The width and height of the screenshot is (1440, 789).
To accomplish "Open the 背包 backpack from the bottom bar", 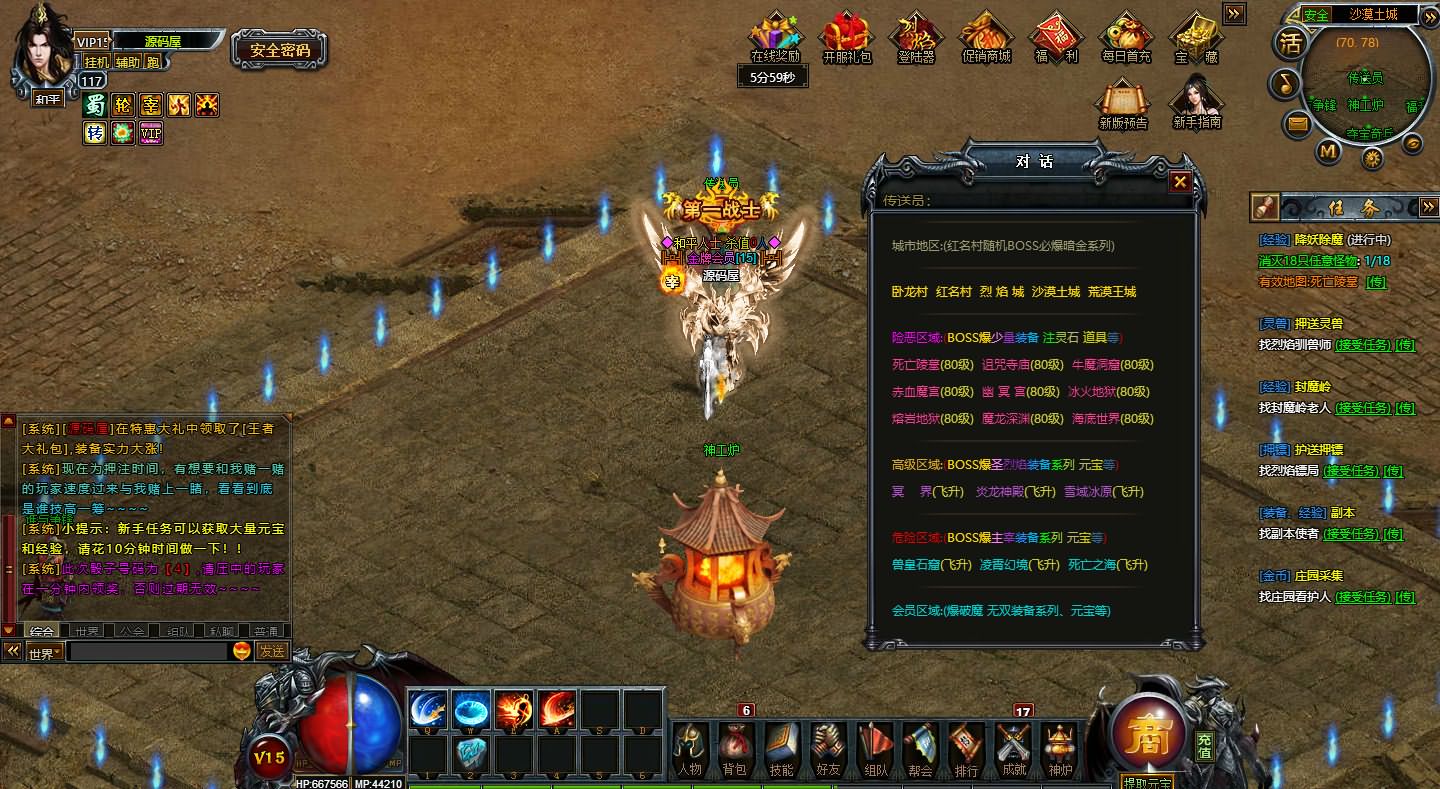I will 734,749.
